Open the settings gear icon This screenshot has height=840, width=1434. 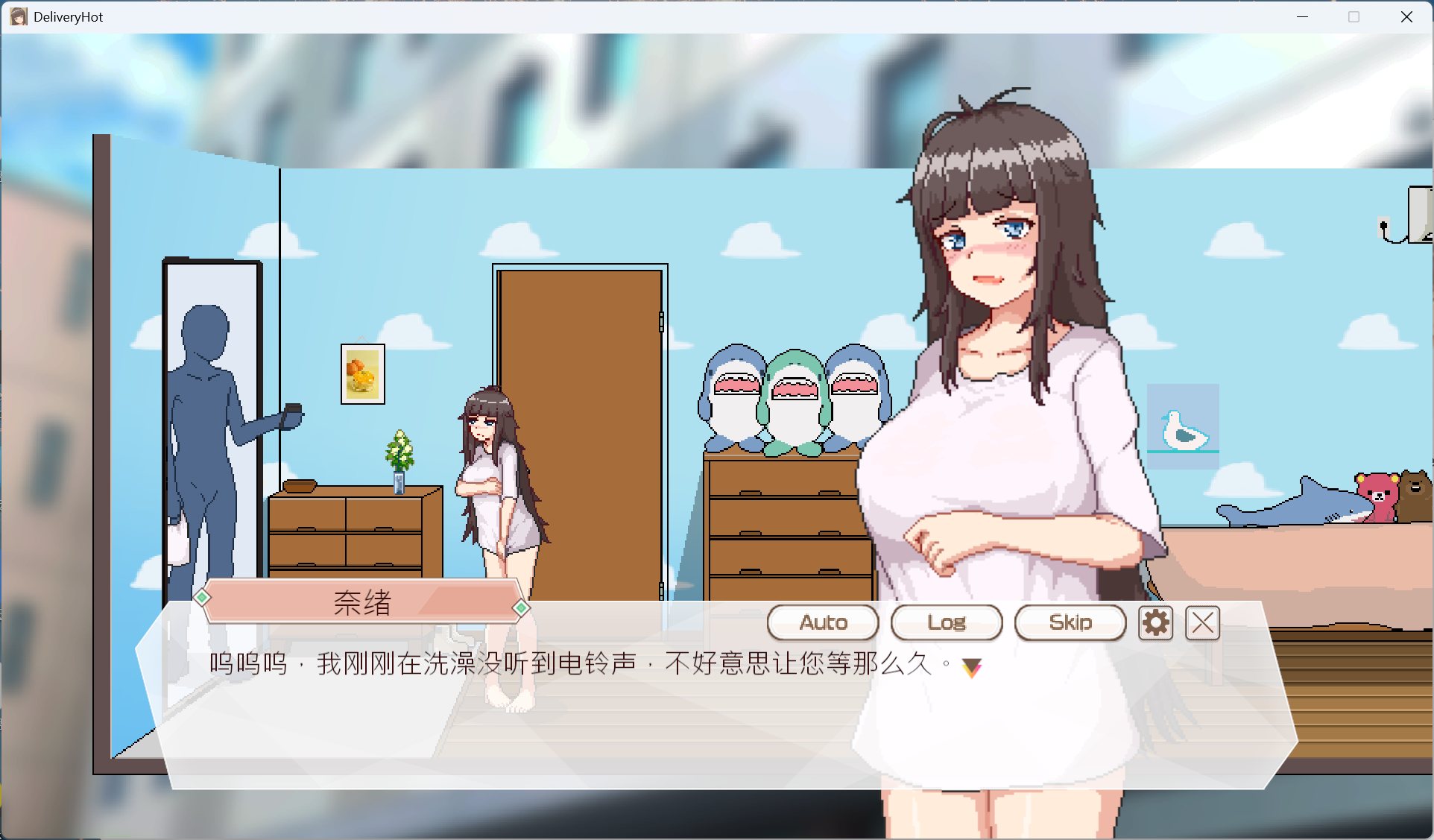click(1155, 623)
